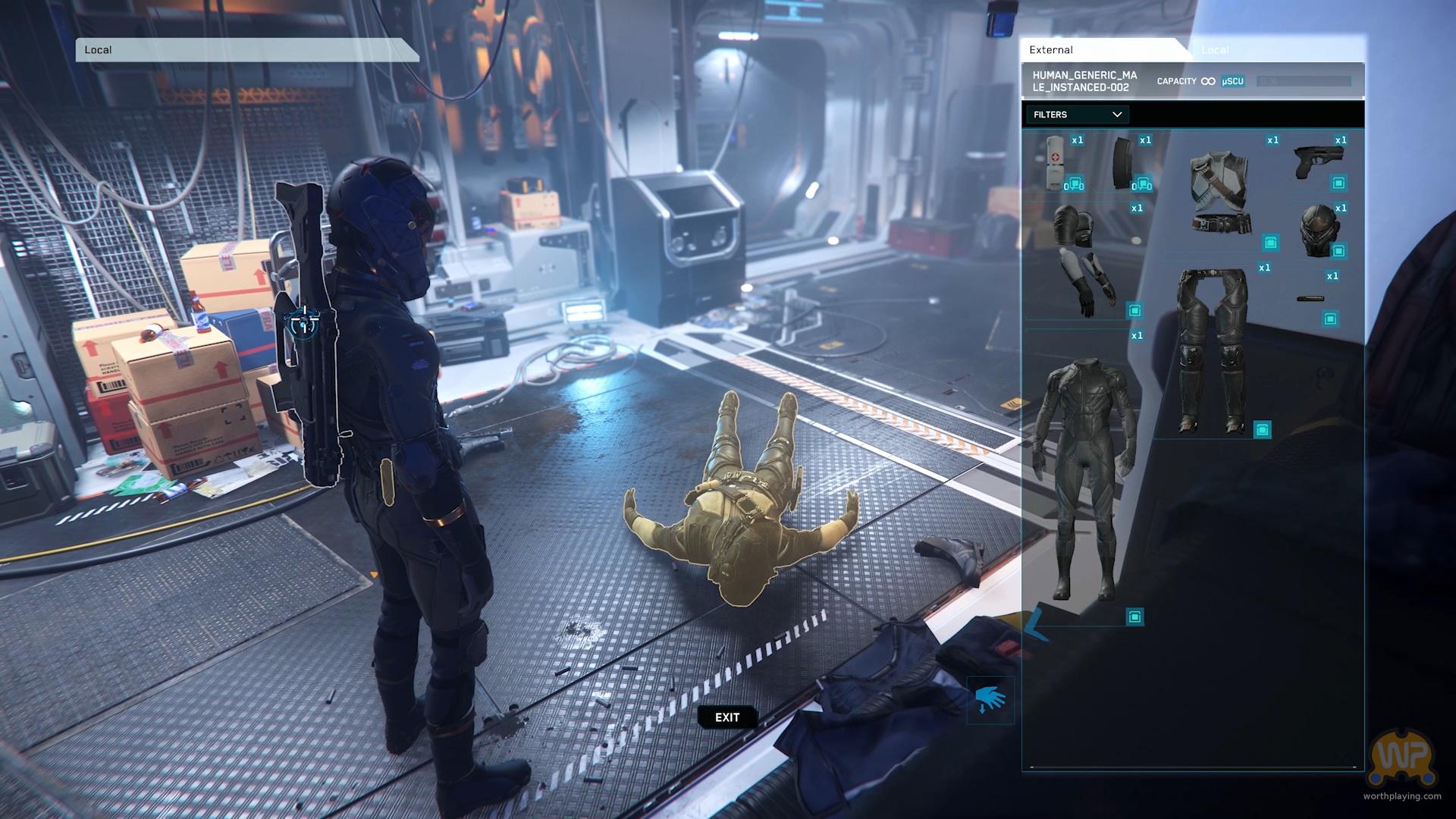Open the FILTERS dropdown

[1077, 115]
